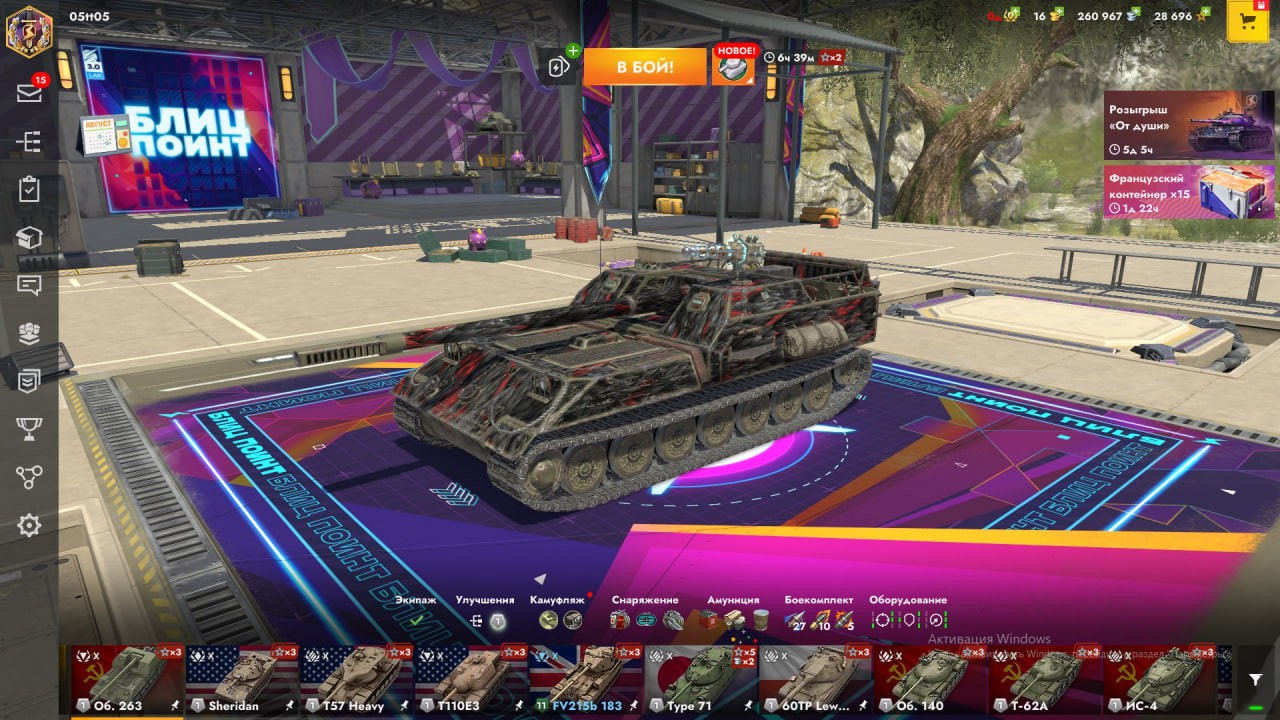Screen dimensions: 1280x720
Task: Select the Sheridan tank in carousel
Action: 242,679
